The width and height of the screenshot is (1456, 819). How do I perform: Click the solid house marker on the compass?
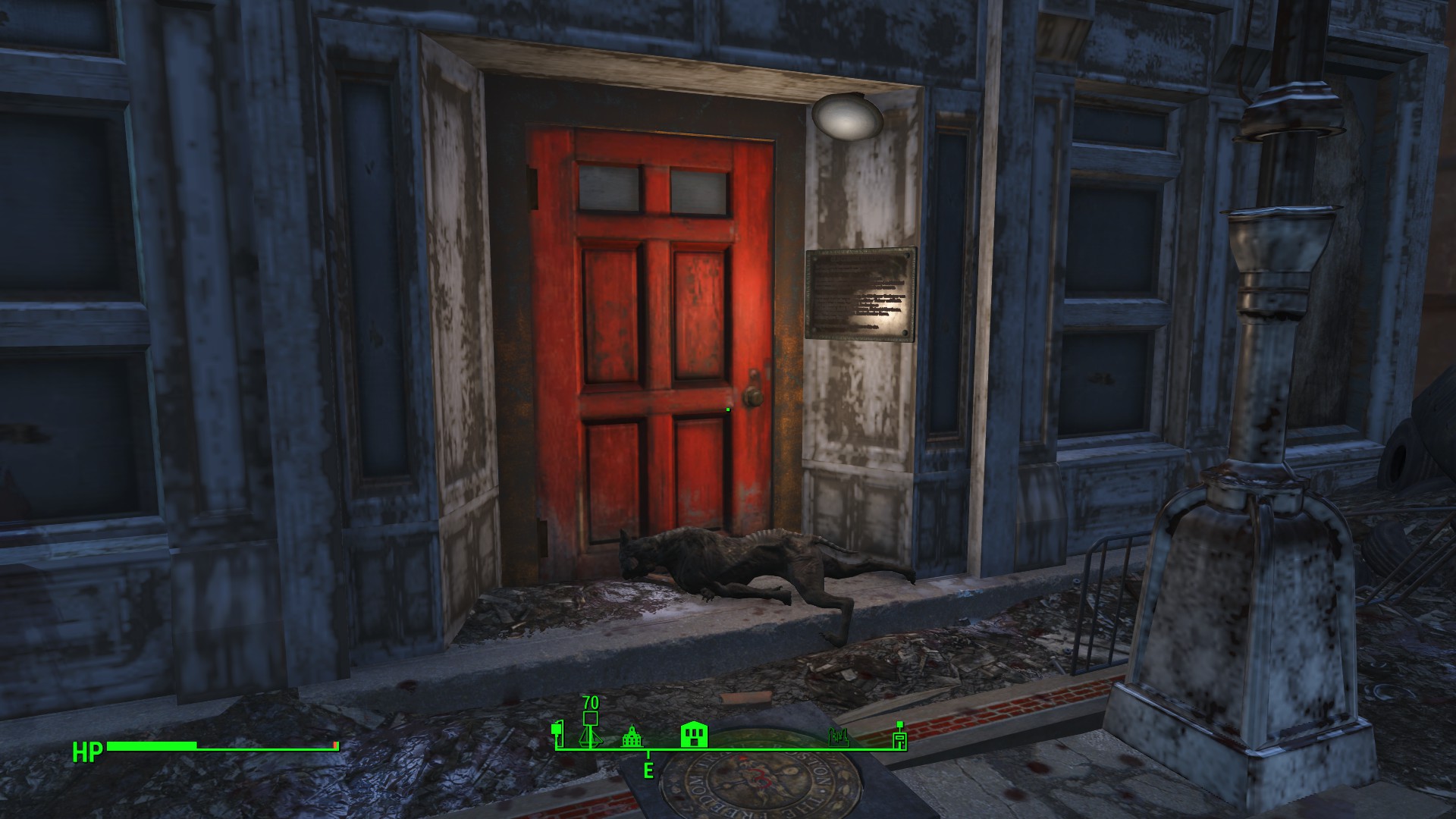click(x=695, y=735)
